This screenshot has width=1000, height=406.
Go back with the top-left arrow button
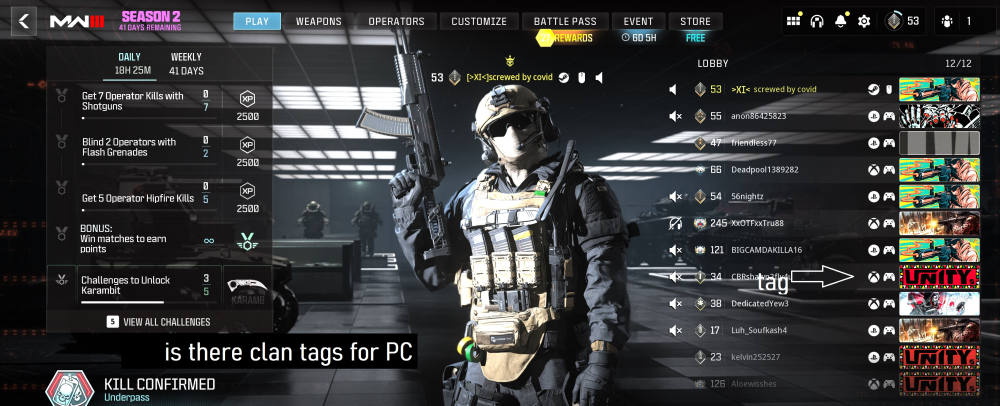24,20
